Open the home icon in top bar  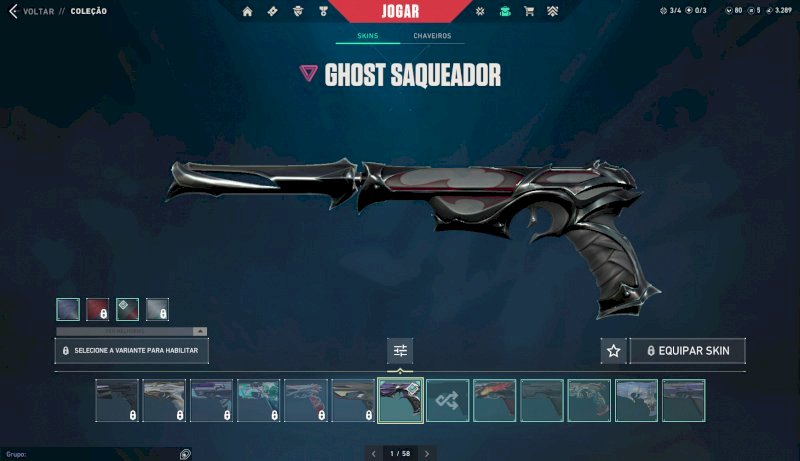click(247, 11)
